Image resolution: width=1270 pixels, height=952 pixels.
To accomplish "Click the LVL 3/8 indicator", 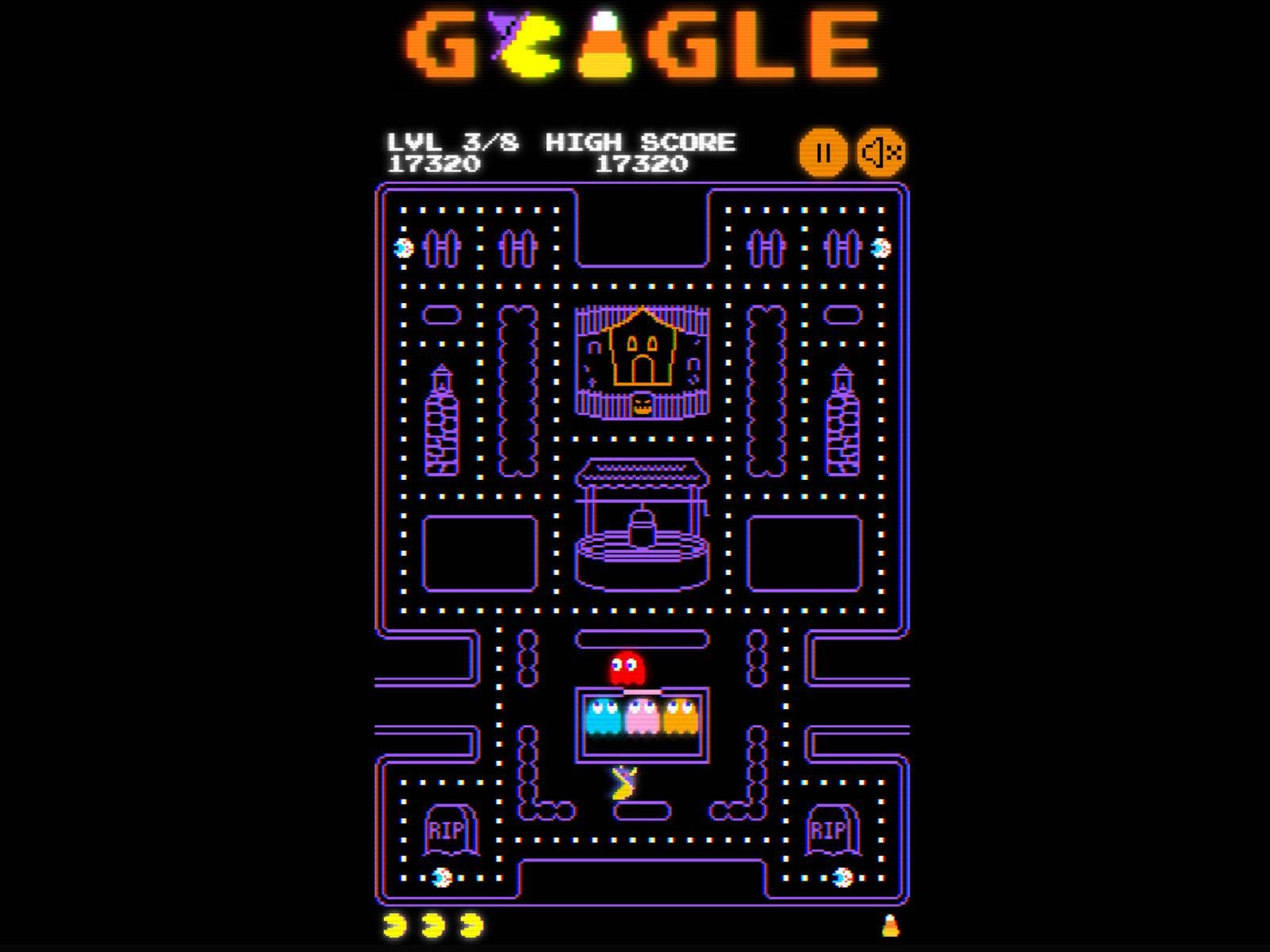I will [452, 143].
